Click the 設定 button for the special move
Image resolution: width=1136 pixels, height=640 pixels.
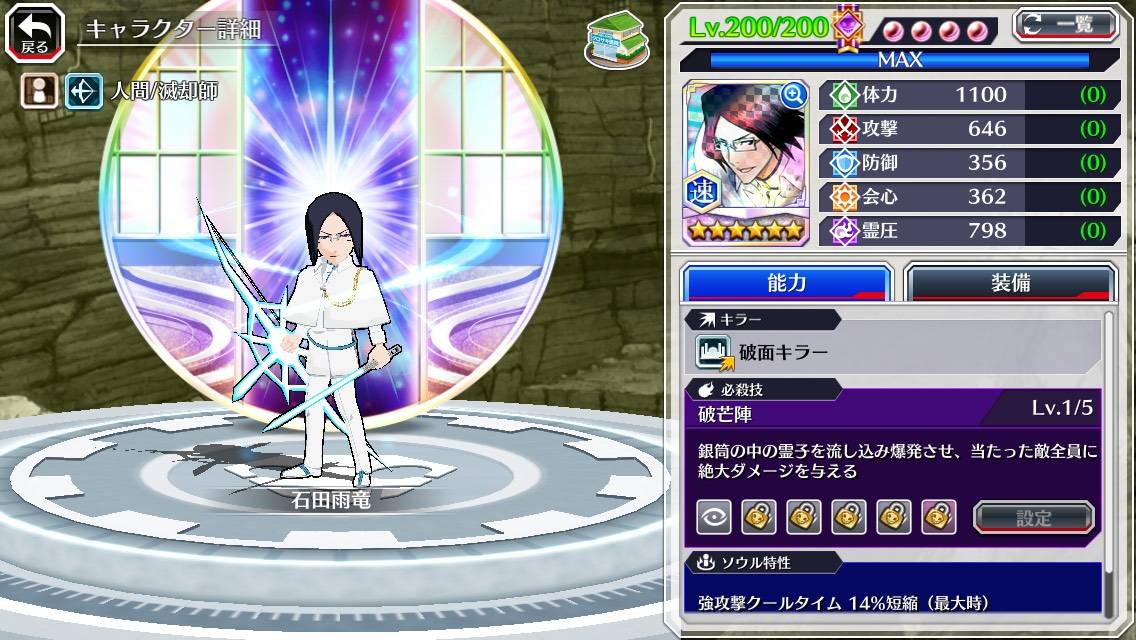pos(1034,517)
